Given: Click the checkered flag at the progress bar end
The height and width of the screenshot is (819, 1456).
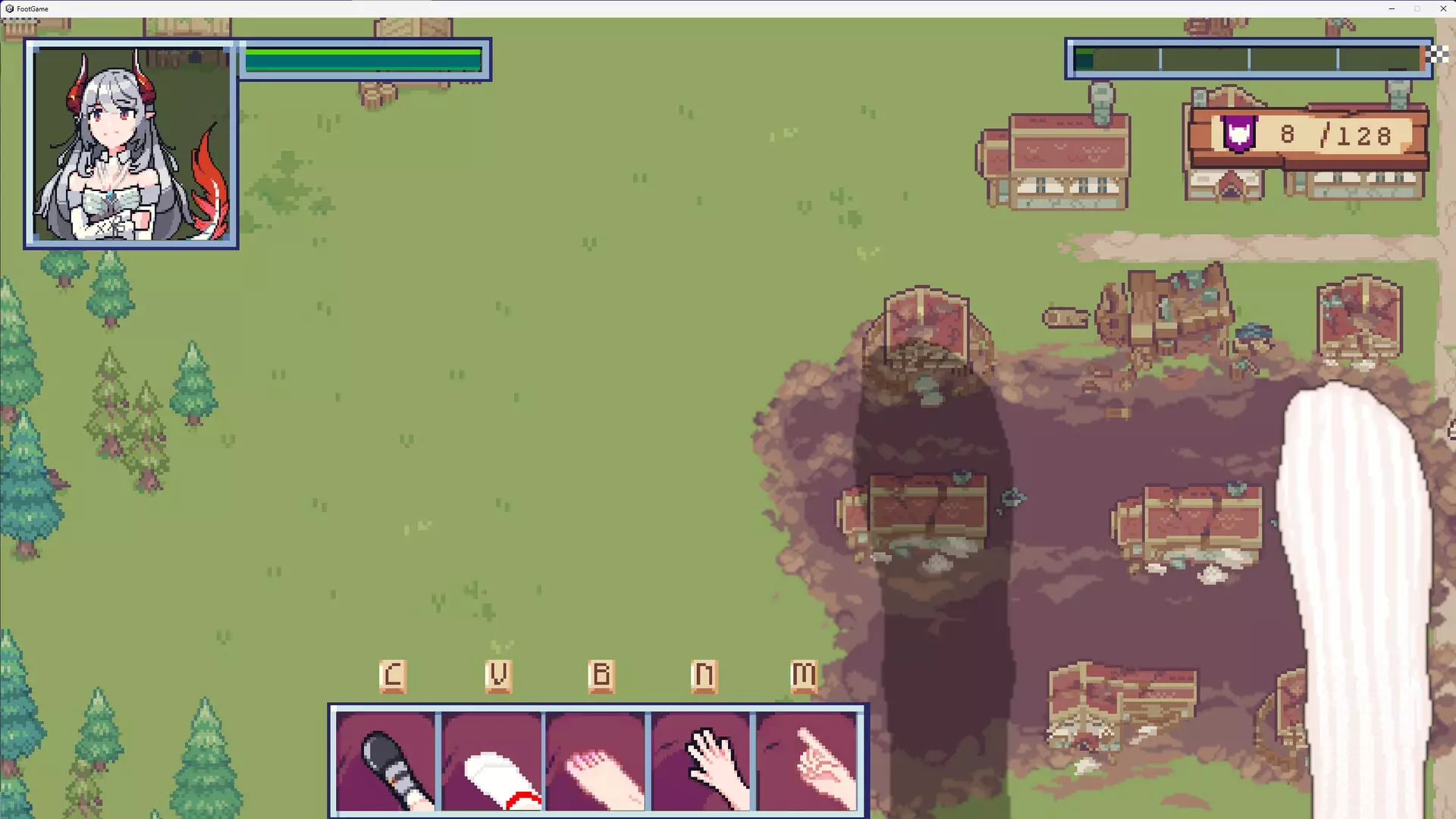Looking at the screenshot, I should (x=1436, y=54).
